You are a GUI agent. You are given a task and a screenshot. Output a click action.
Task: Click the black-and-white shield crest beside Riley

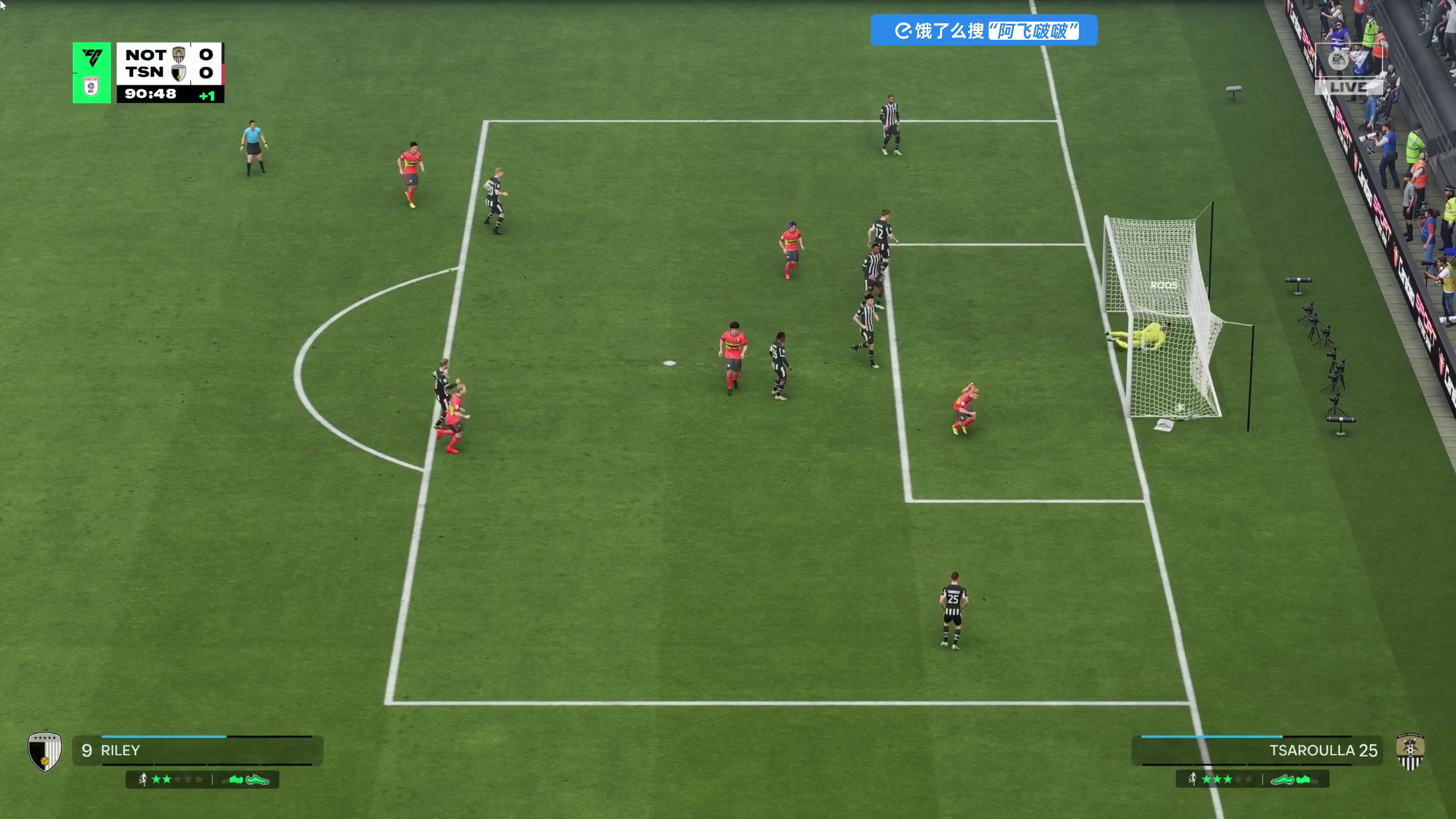[x=44, y=751]
